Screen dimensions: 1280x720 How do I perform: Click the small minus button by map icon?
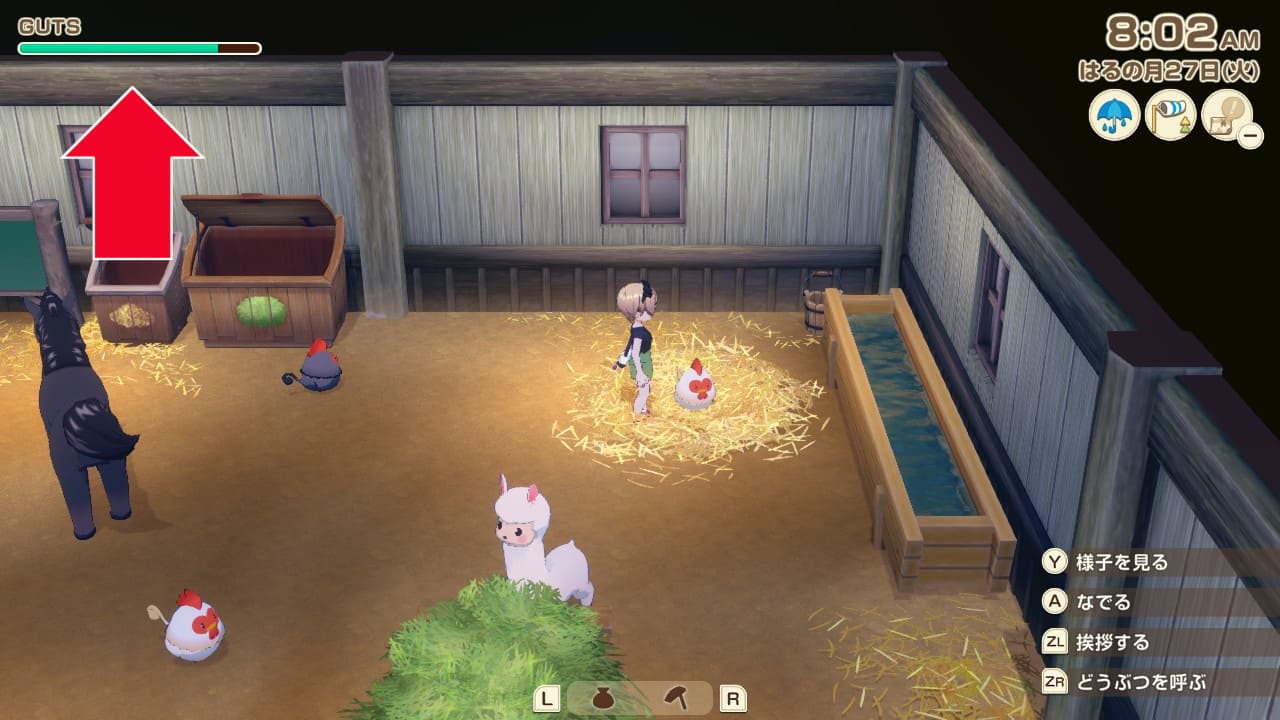[x=1249, y=135]
